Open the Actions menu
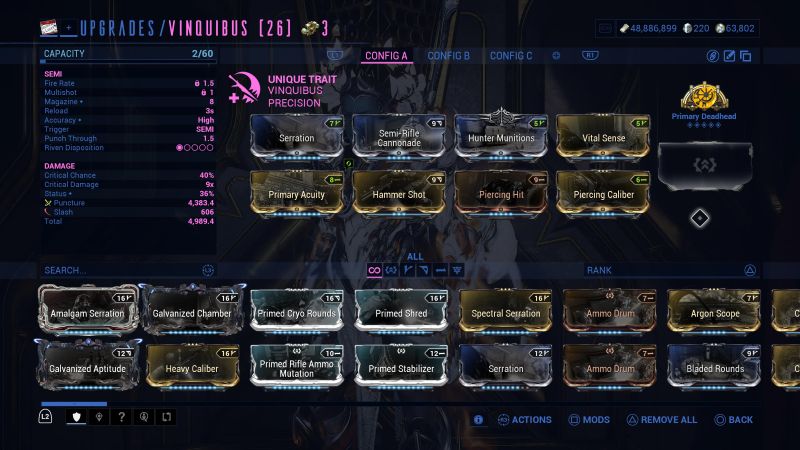800x450 pixels. (x=525, y=420)
